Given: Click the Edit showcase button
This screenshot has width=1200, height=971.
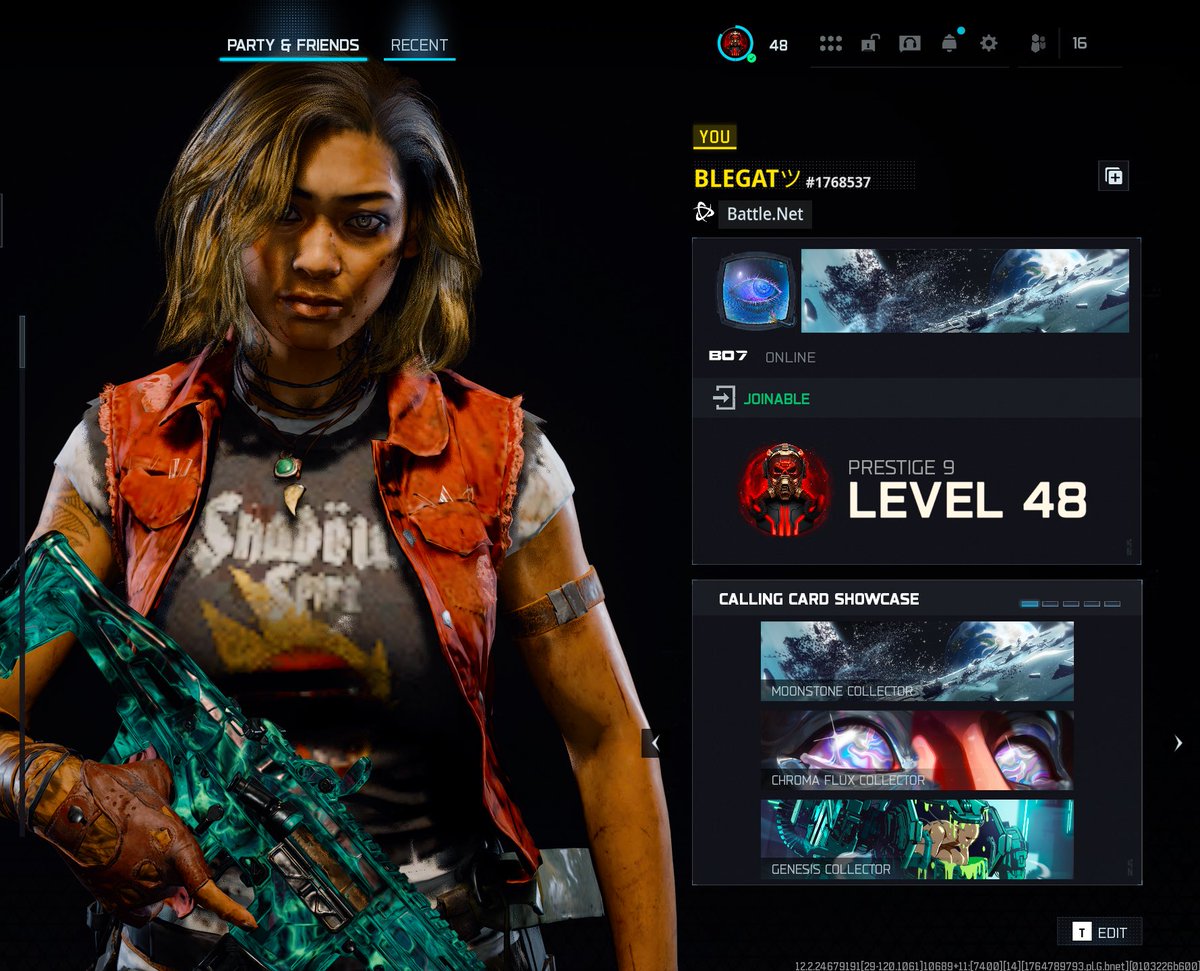Looking at the screenshot, I should tap(1100, 932).
